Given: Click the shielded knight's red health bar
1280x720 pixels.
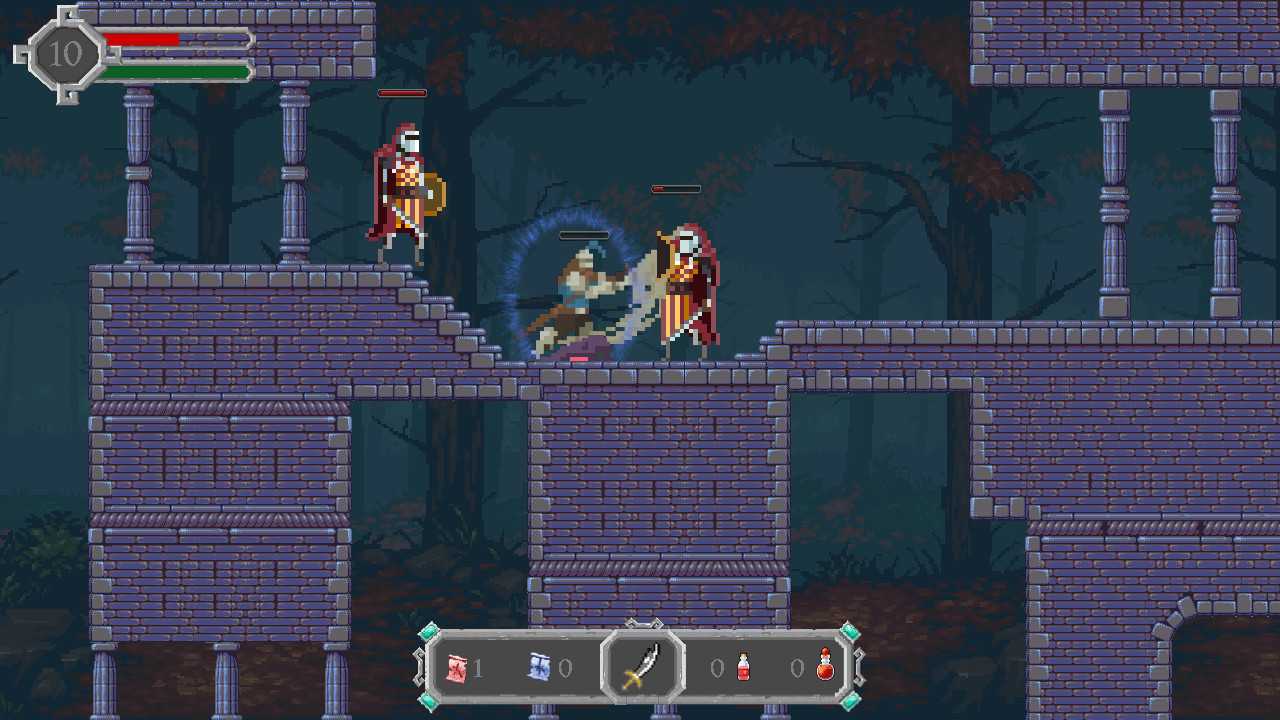Looking at the screenshot, I should coord(403,92).
